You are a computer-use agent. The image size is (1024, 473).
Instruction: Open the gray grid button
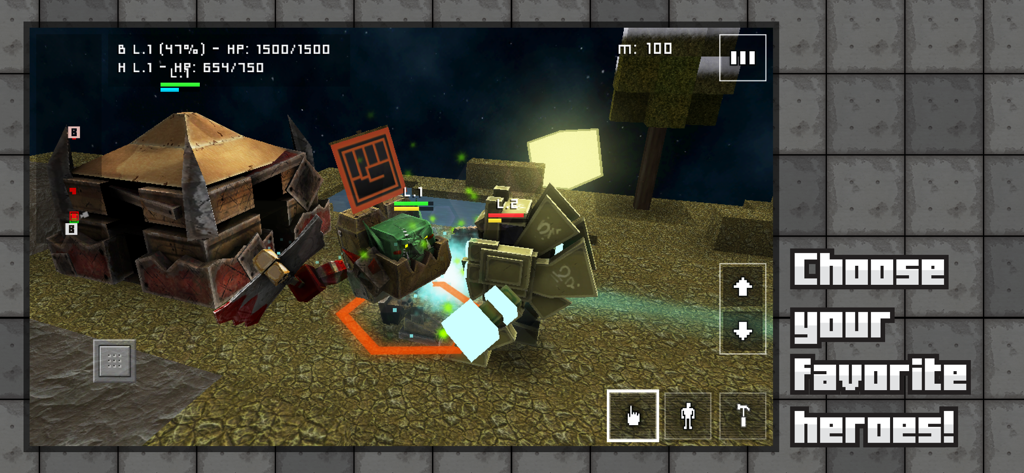tap(114, 361)
